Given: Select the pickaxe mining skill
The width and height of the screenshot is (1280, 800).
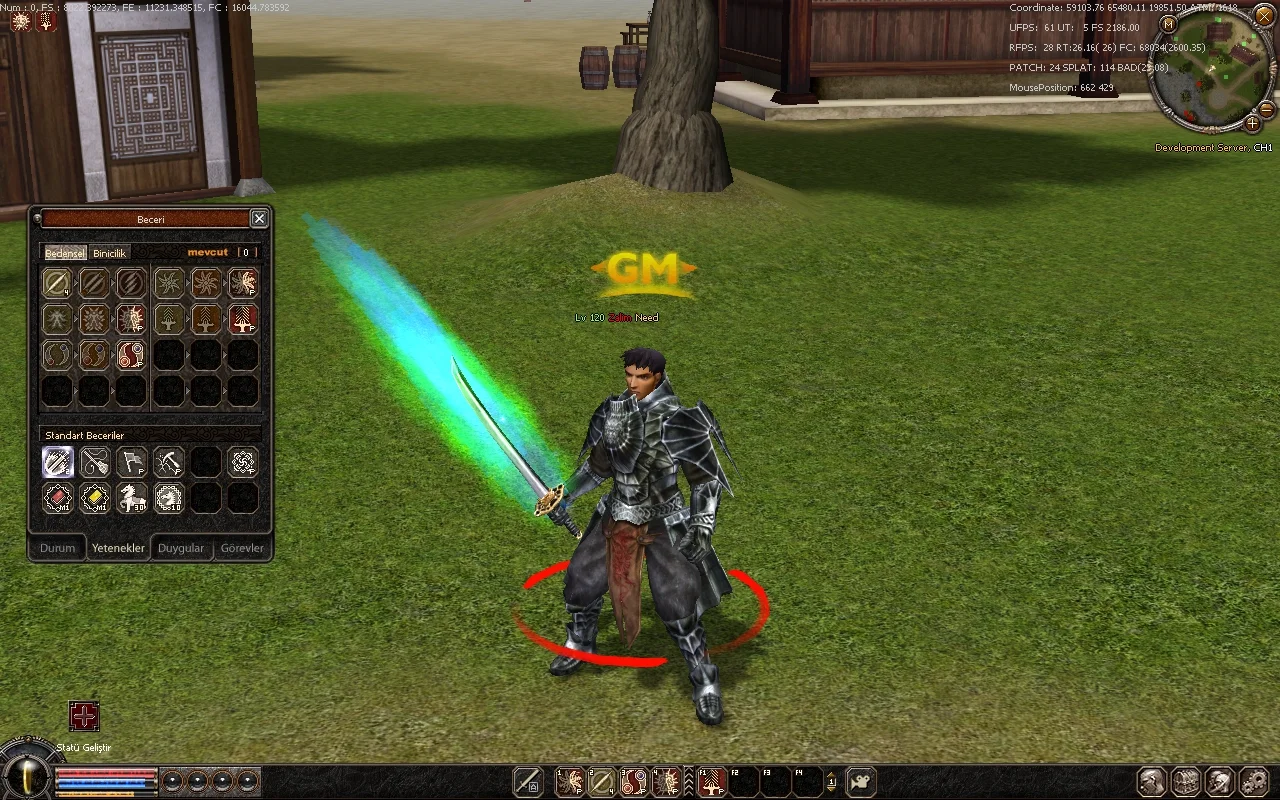Looking at the screenshot, I should 169,462.
